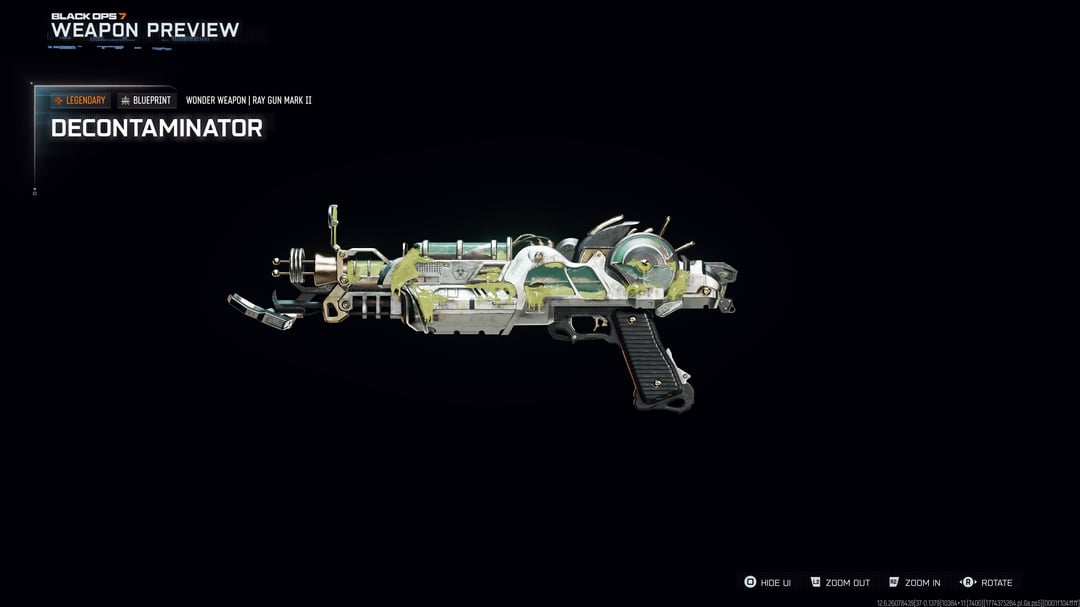Hide the weapon preview UI
1080x607 pixels.
point(768,582)
